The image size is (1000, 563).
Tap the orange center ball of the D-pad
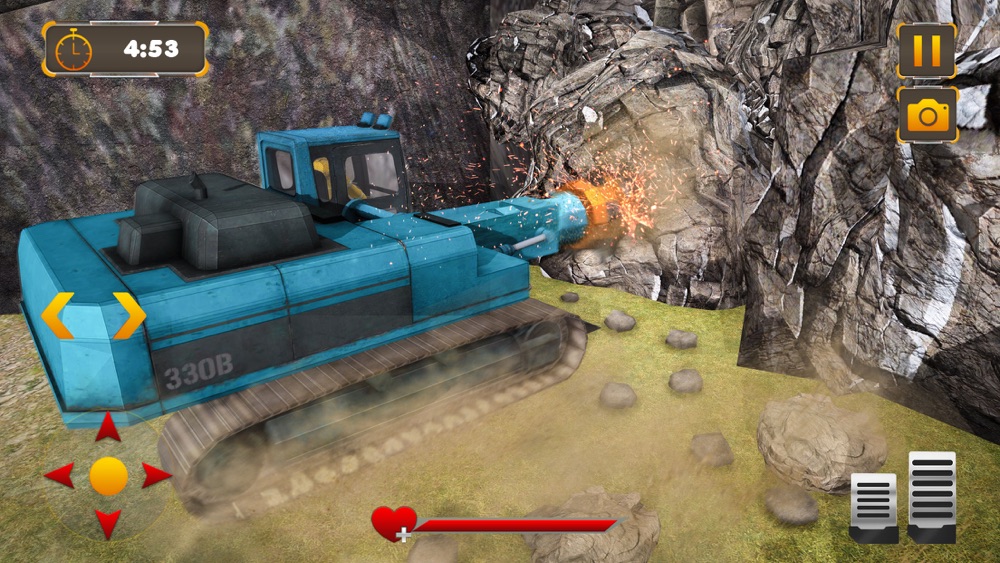(x=108, y=476)
